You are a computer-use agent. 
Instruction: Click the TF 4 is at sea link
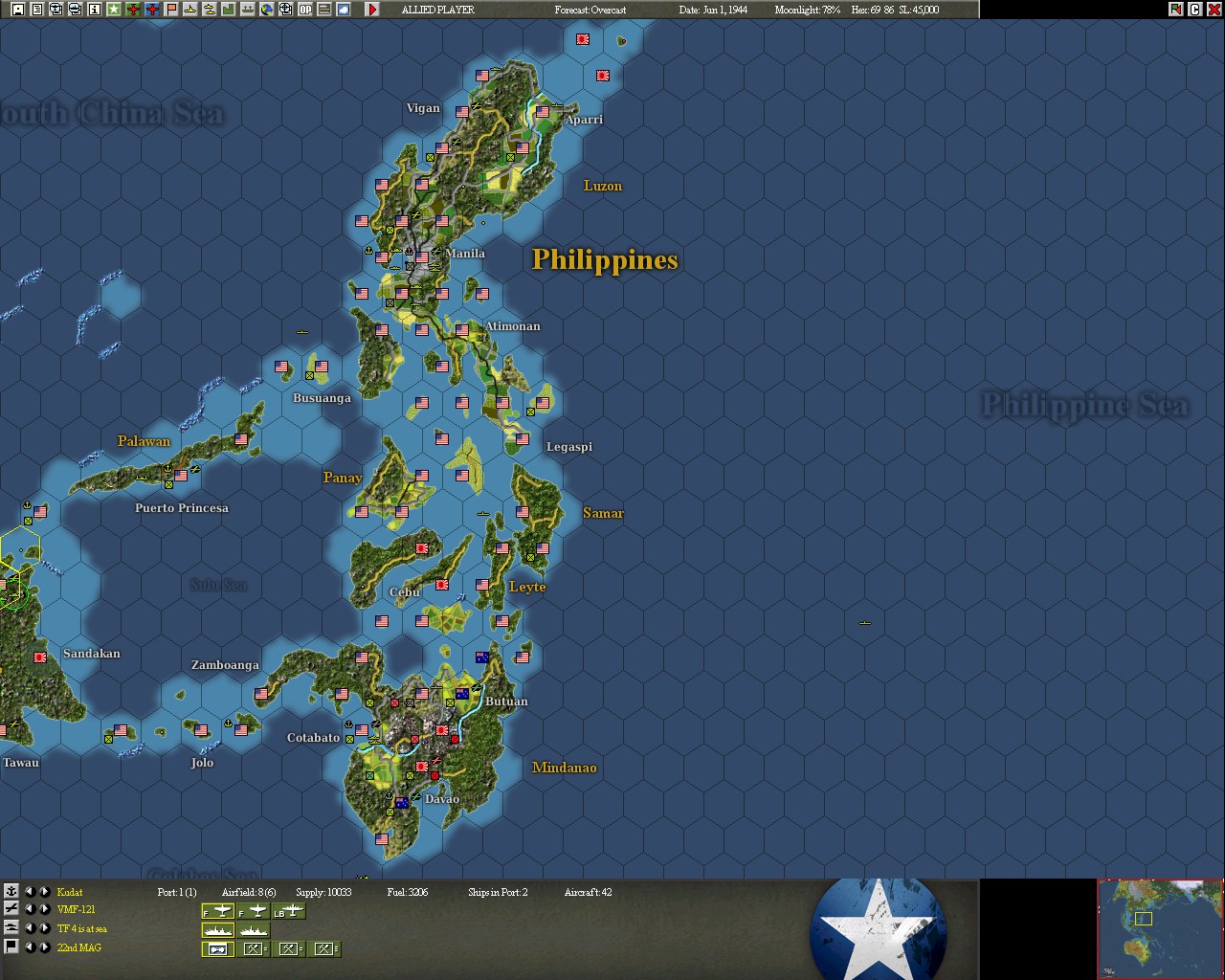[x=81, y=929]
